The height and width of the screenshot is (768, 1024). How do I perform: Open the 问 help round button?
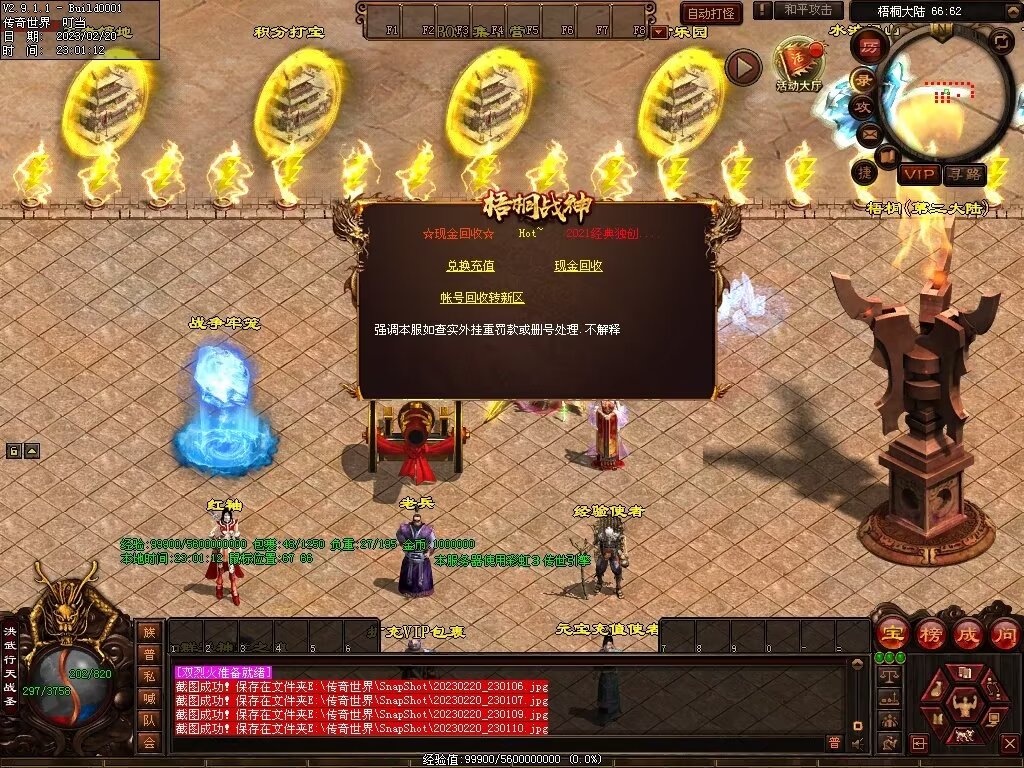pos(1004,633)
